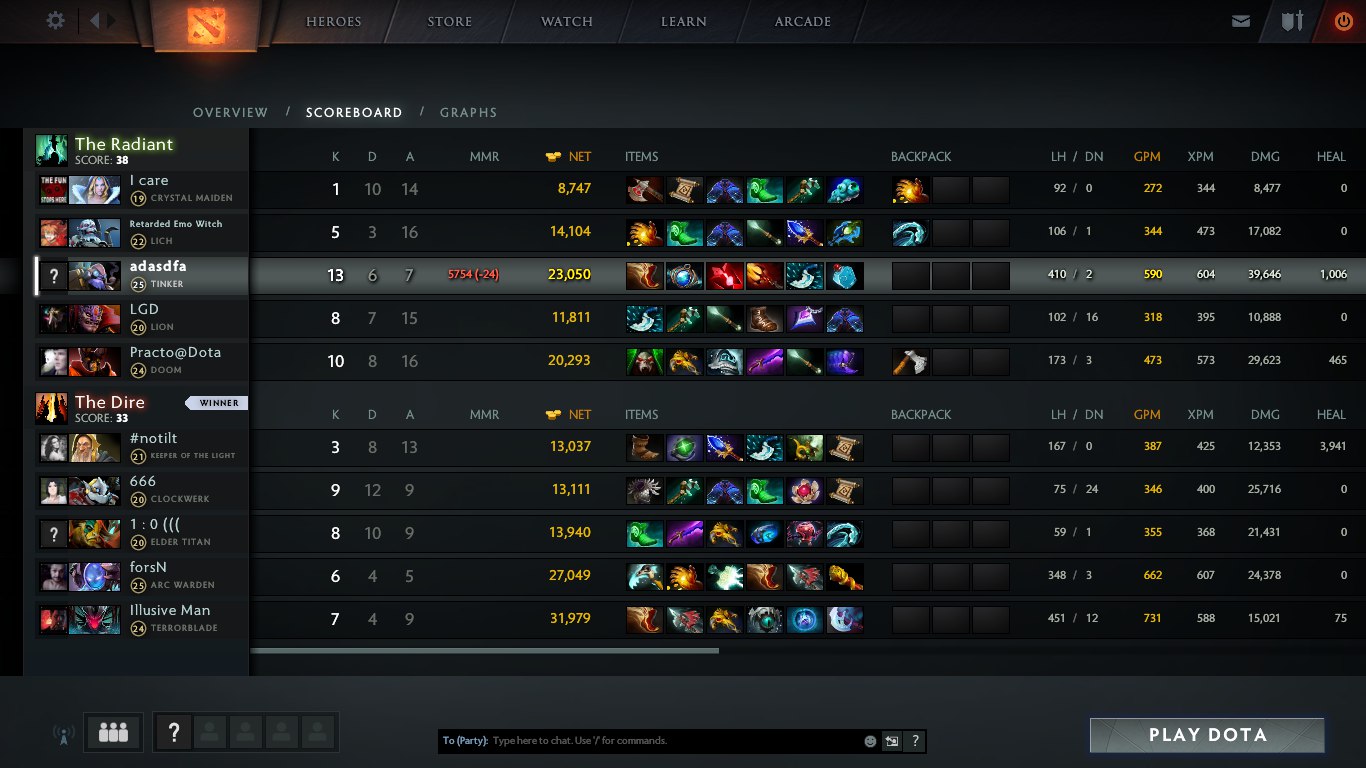Open the Watch section
The height and width of the screenshot is (768, 1366).
[x=567, y=22]
